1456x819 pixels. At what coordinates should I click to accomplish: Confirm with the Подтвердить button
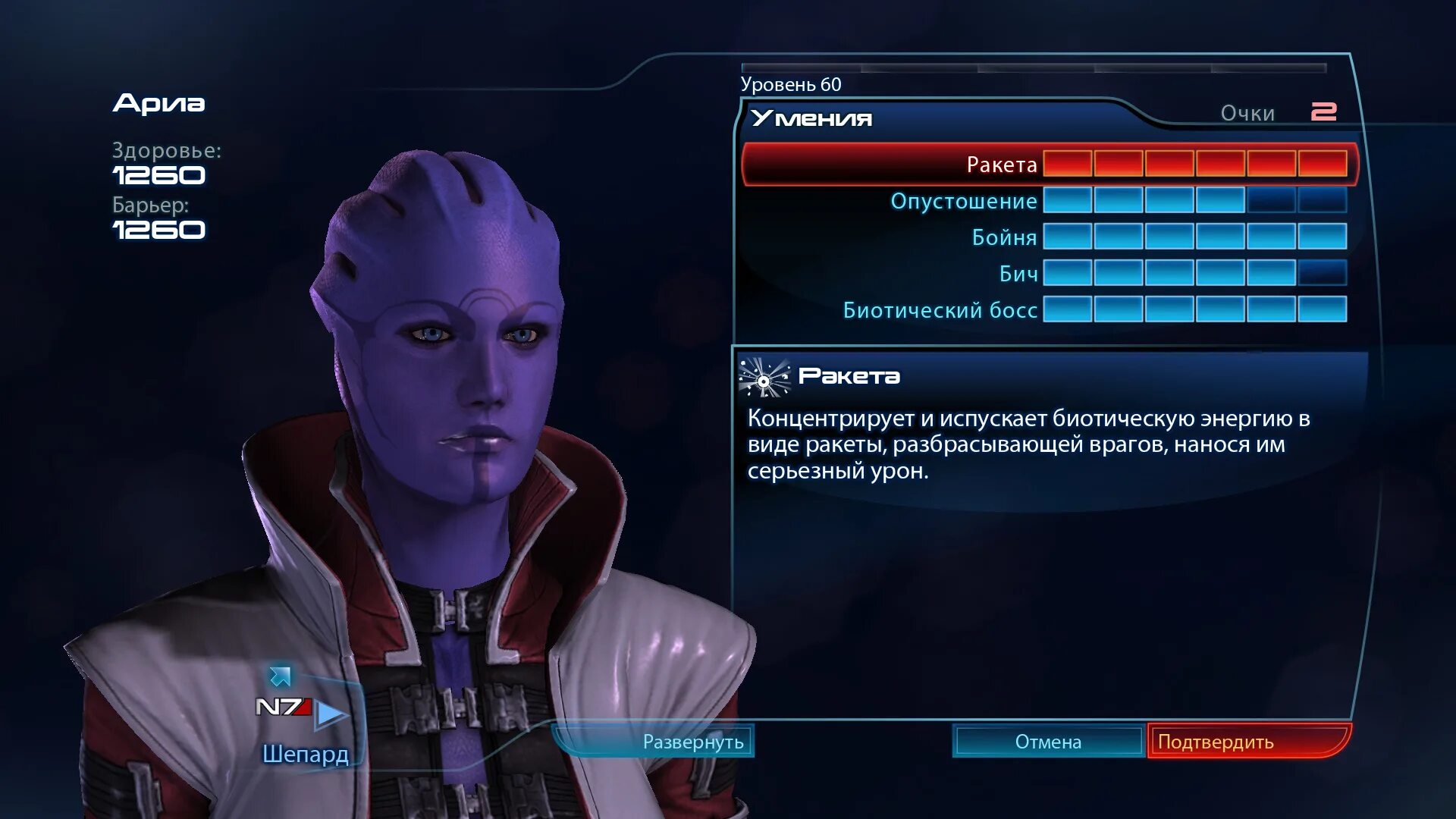click(x=1216, y=742)
